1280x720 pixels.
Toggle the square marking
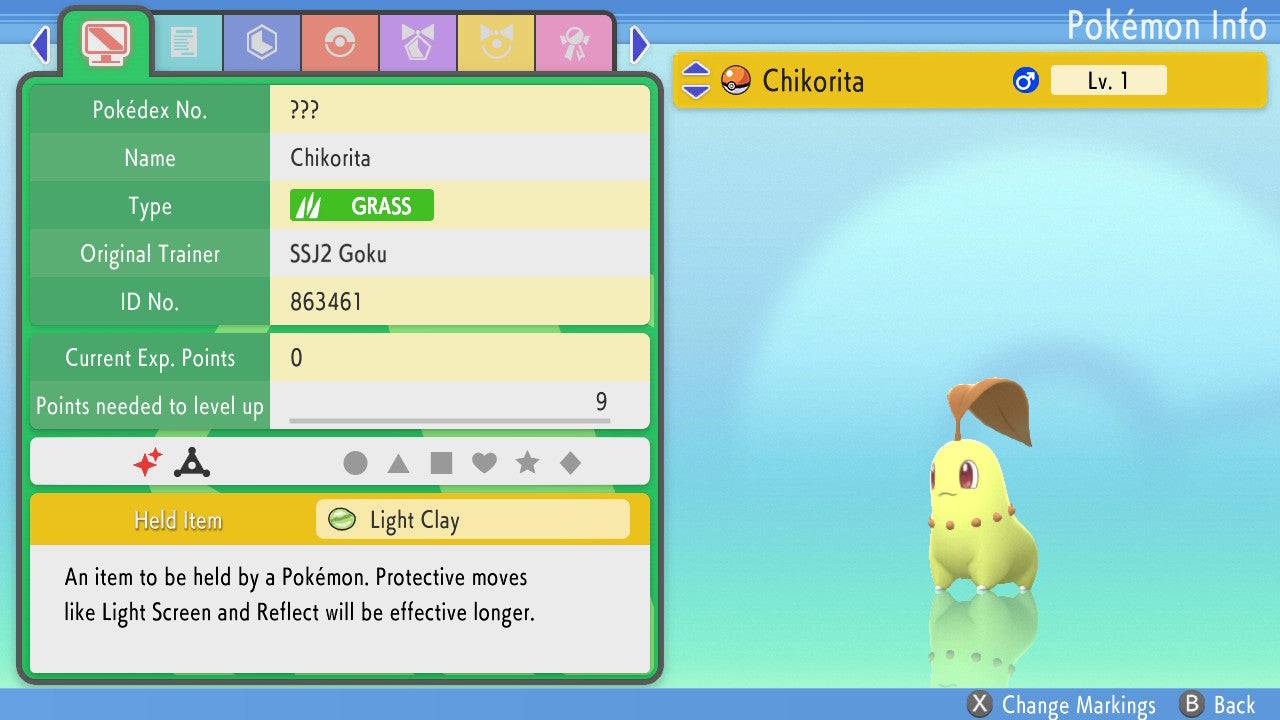[x=441, y=463]
